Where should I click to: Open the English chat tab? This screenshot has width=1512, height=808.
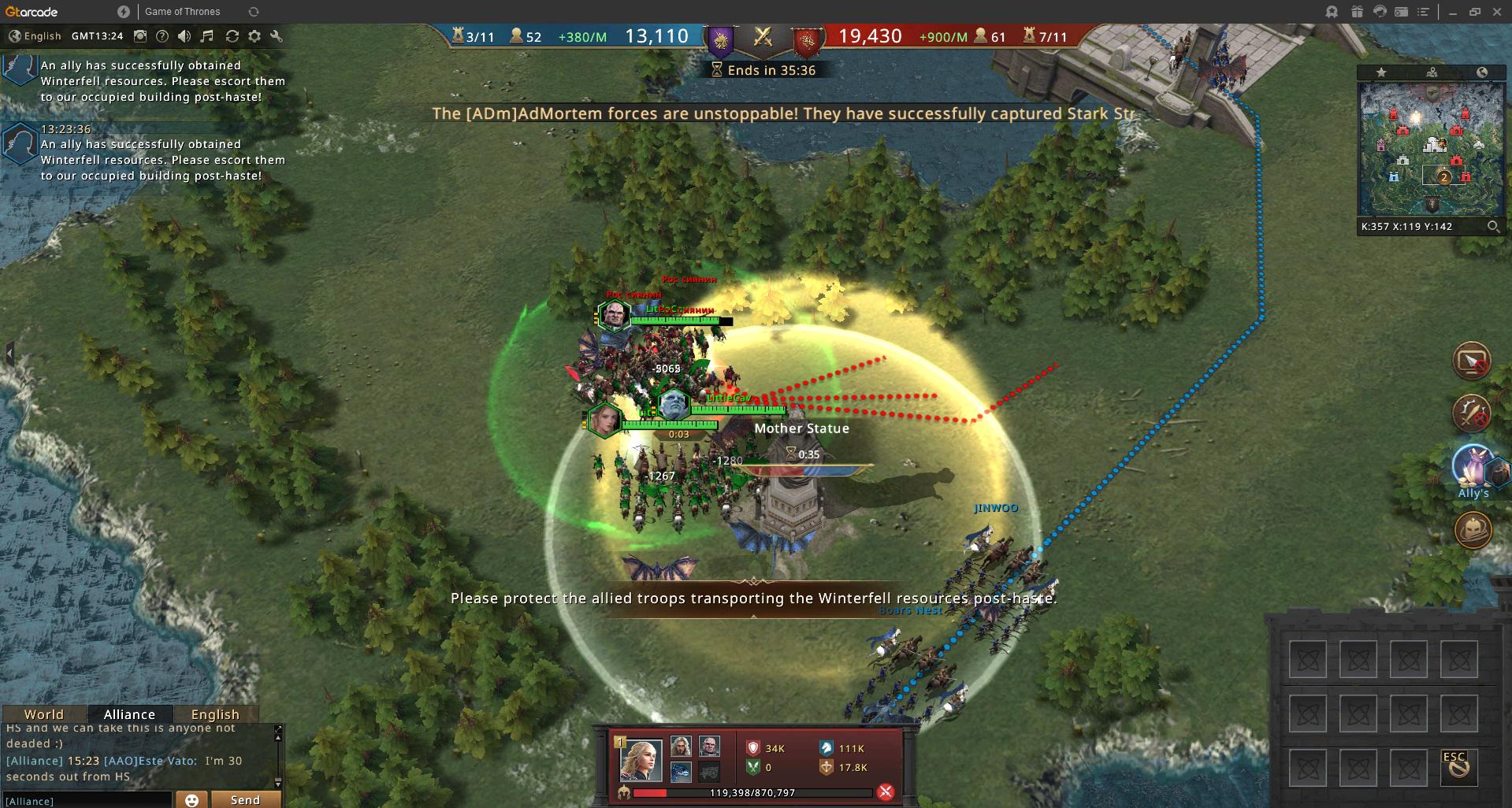(x=214, y=714)
